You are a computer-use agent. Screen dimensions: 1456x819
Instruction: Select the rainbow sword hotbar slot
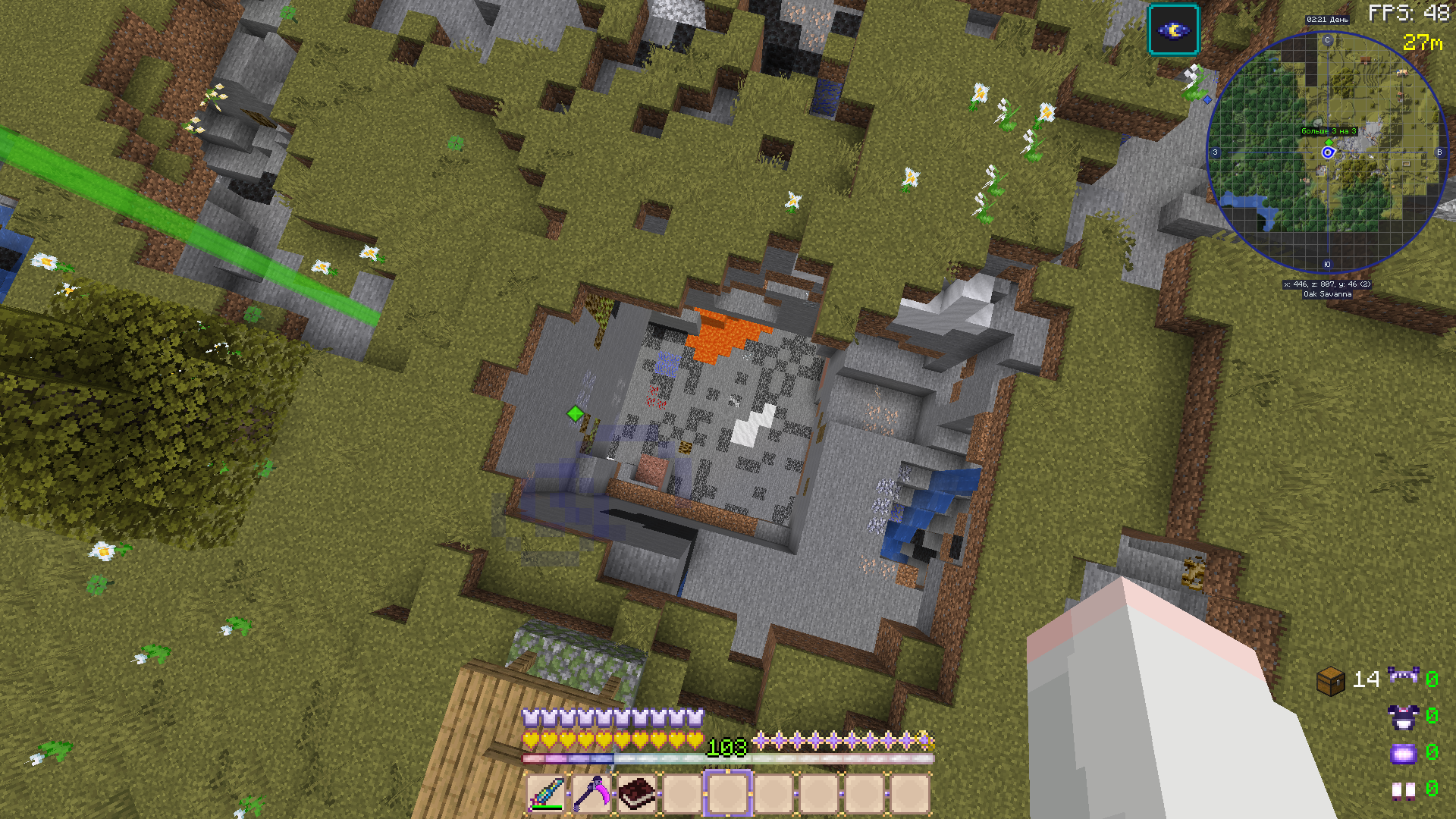(546, 793)
